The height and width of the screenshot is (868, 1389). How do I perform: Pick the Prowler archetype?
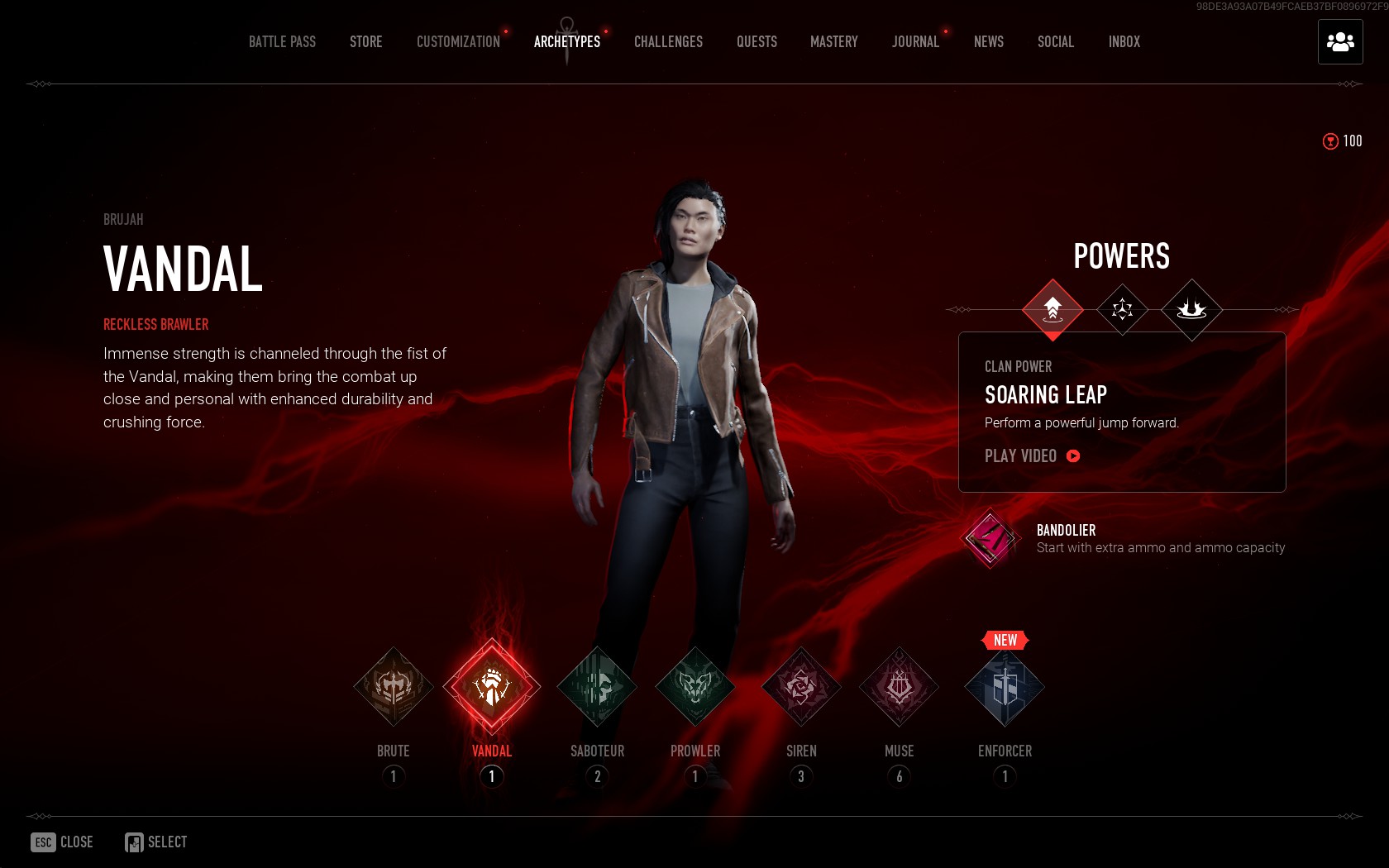695,687
